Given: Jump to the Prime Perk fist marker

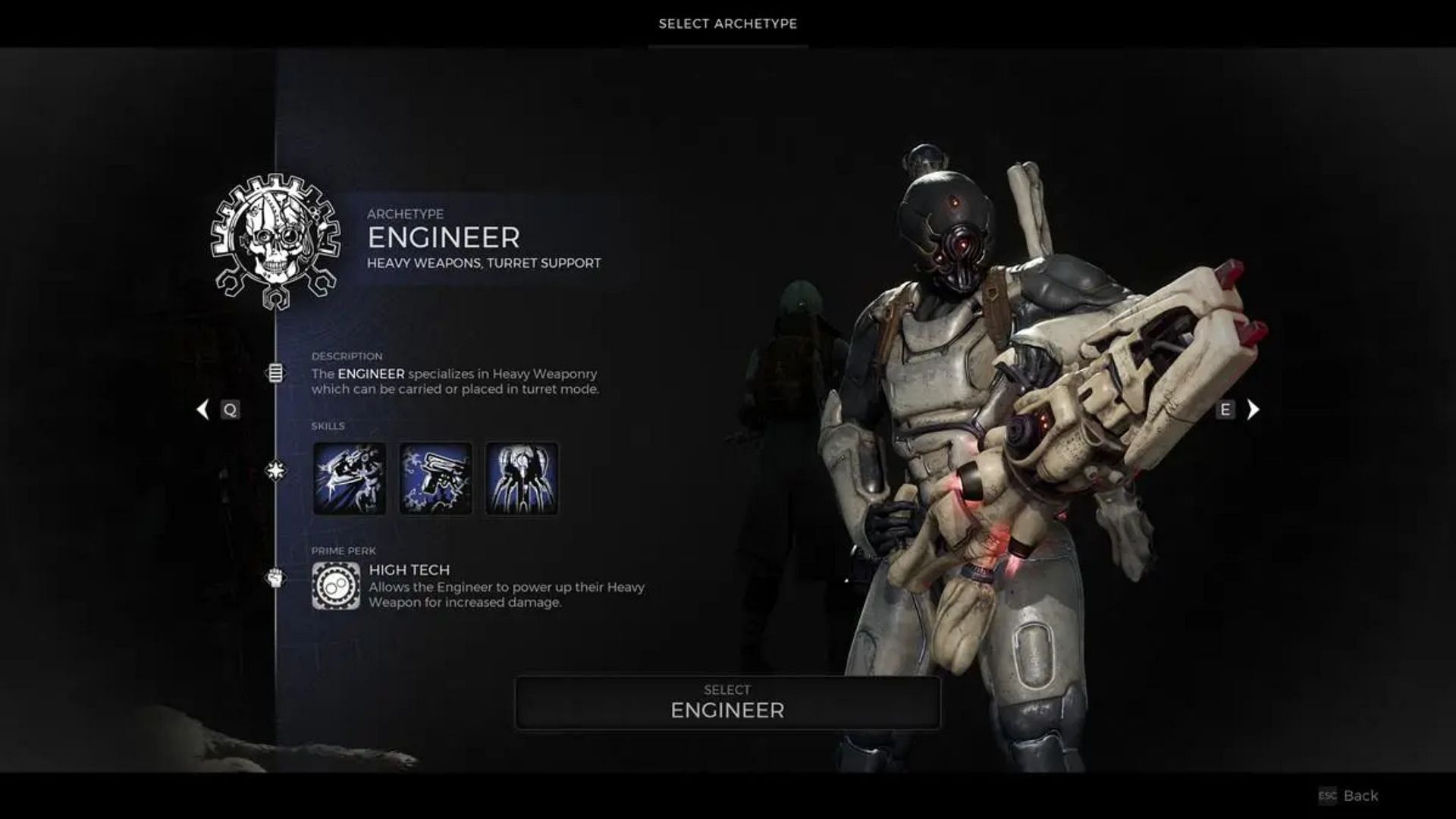Looking at the screenshot, I should (275, 579).
